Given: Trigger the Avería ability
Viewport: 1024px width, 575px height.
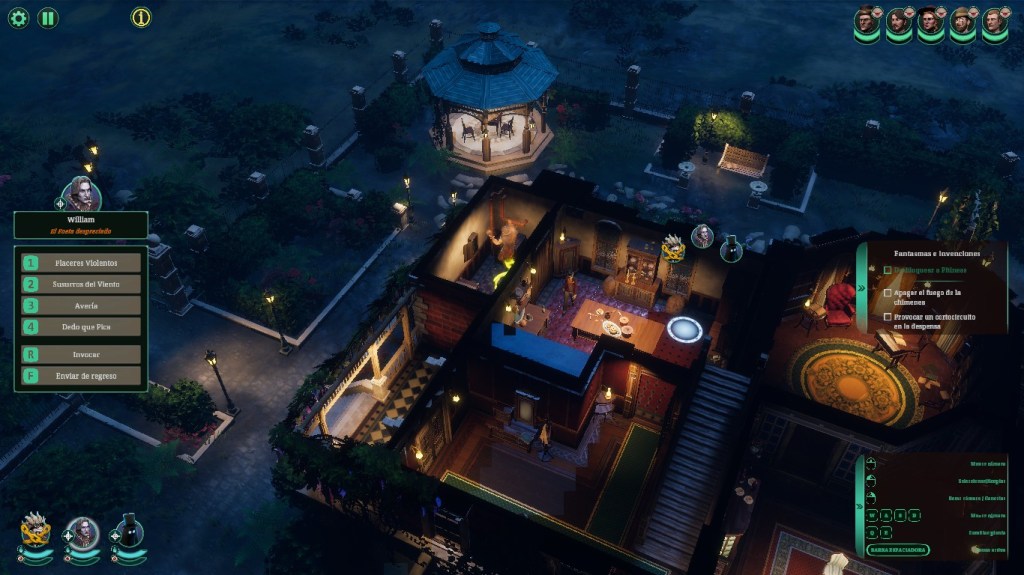Looking at the screenshot, I should [x=81, y=305].
